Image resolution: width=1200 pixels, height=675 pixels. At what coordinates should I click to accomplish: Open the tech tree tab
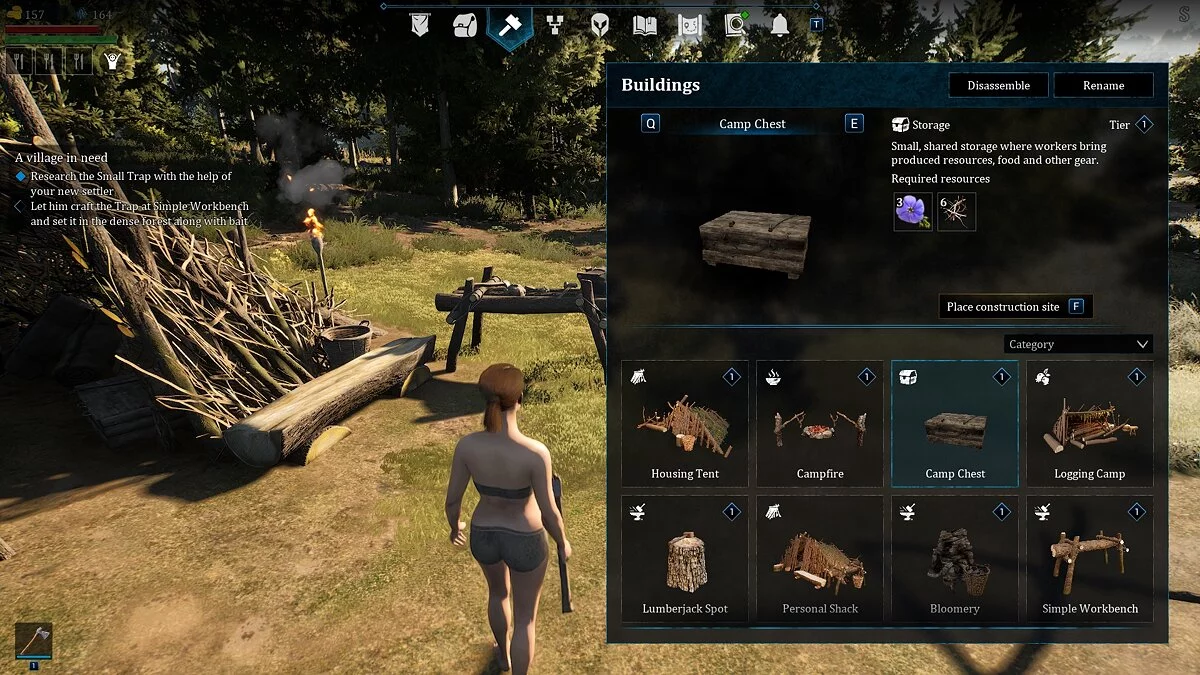555,25
